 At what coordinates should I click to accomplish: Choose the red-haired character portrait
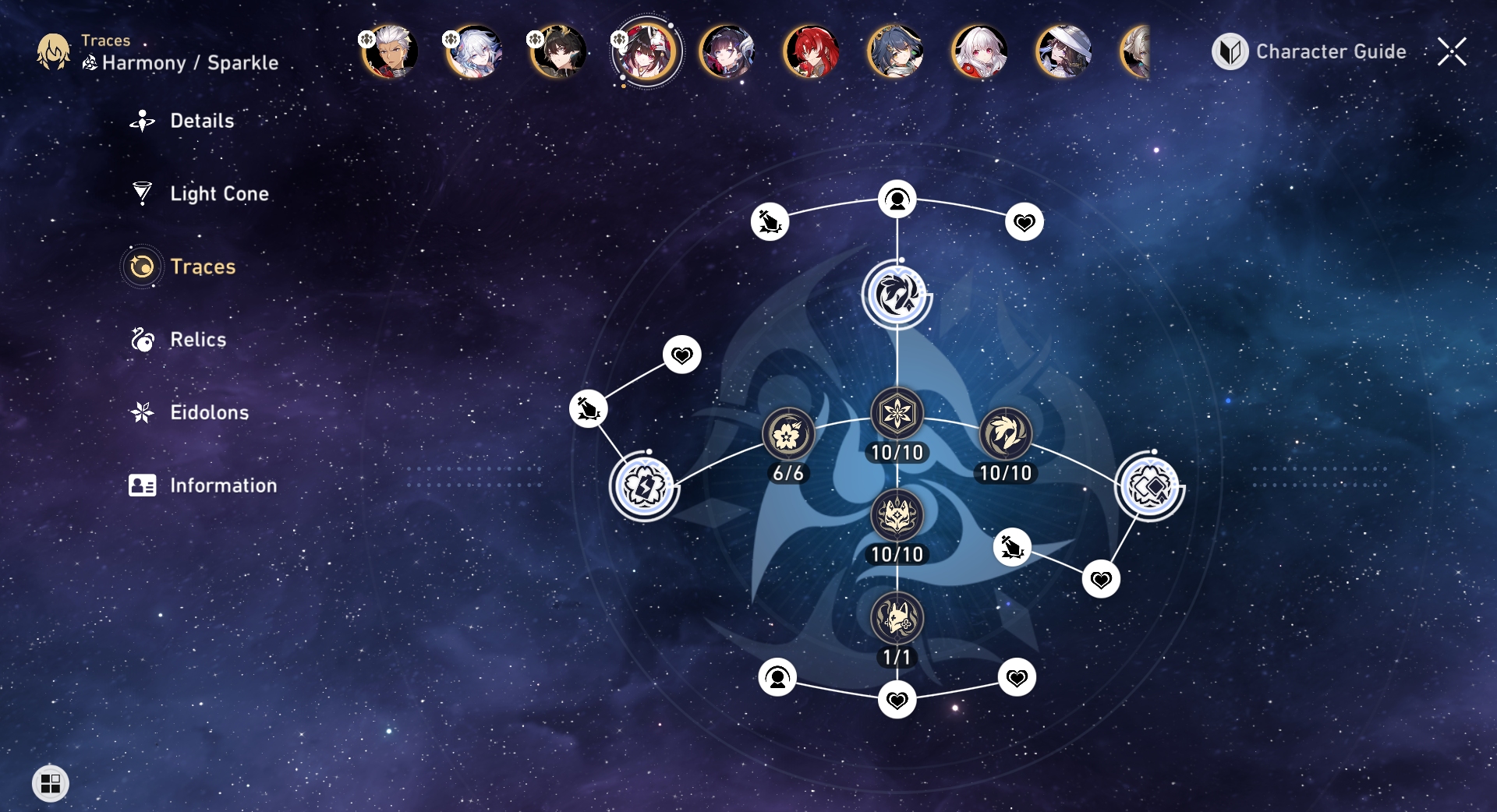(812, 51)
